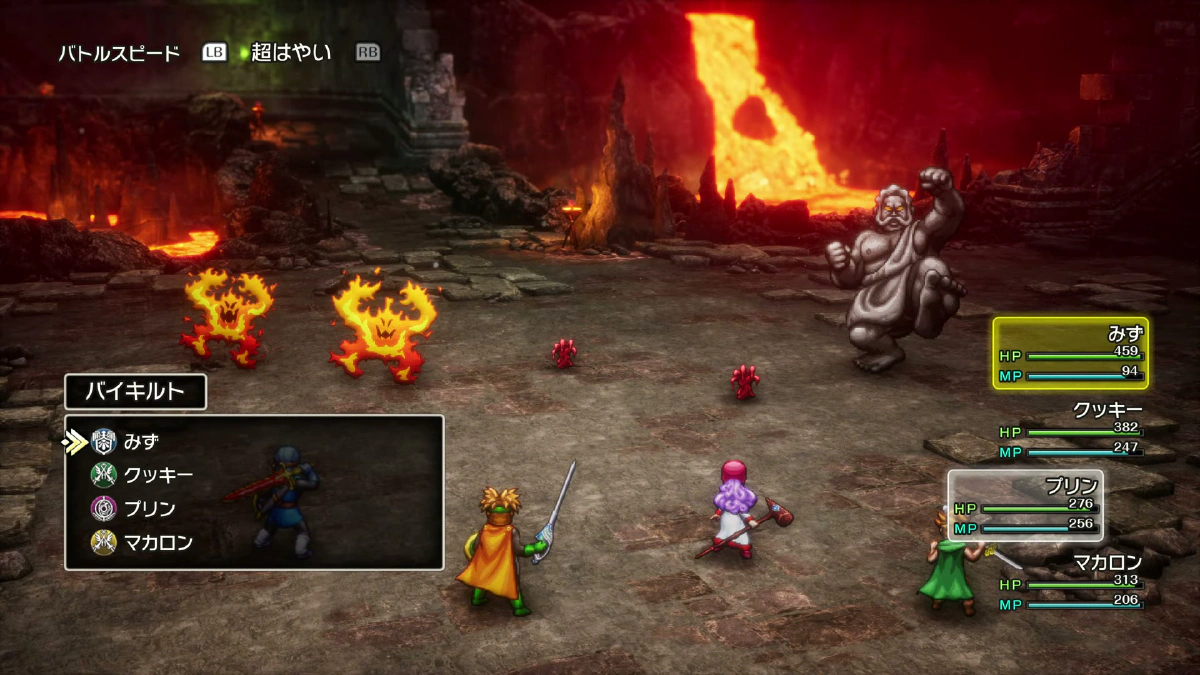Target マカロン with the spell
Viewport: 1200px width, 675px height.
point(157,542)
